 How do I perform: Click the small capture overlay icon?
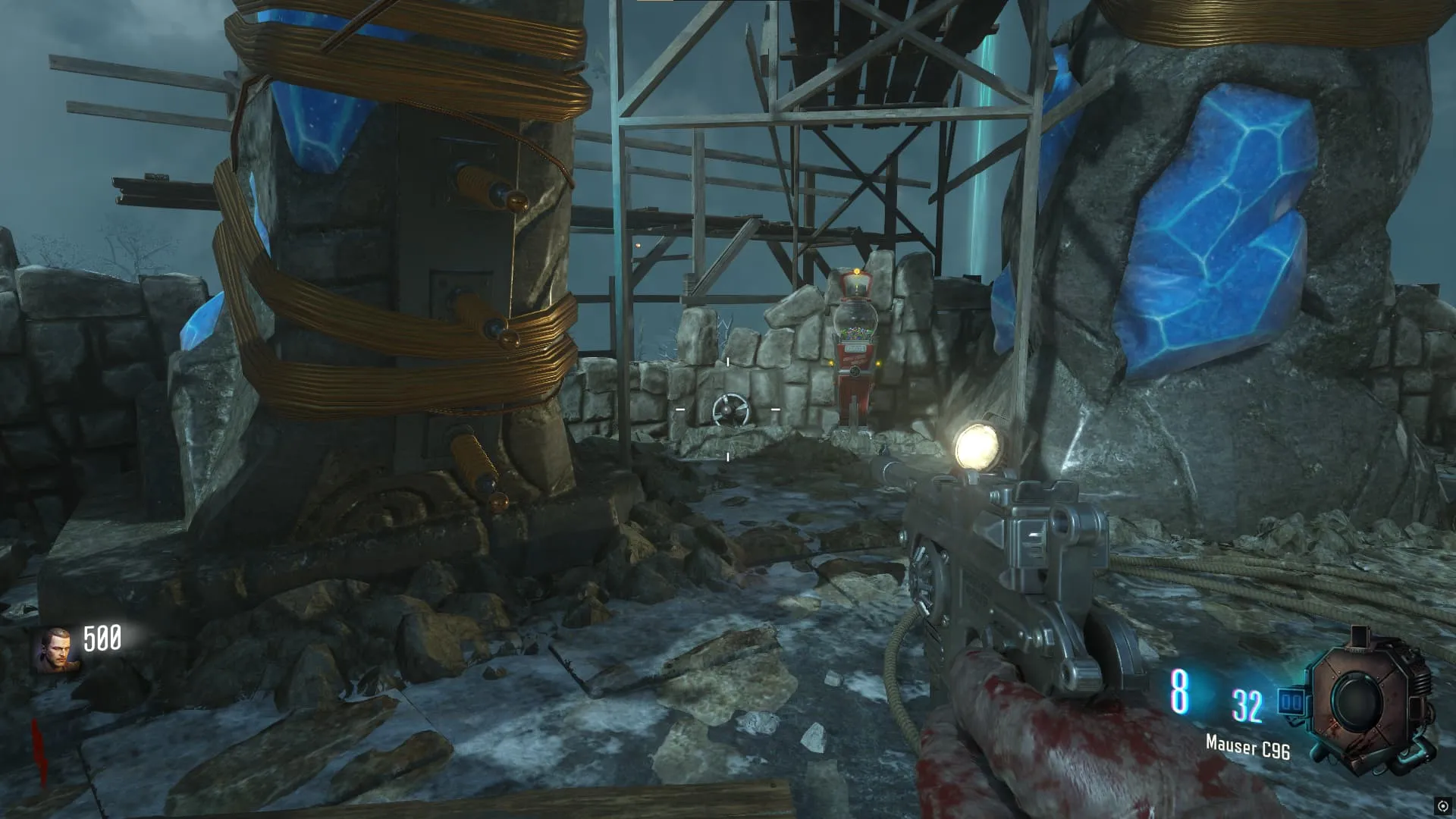[1442, 806]
